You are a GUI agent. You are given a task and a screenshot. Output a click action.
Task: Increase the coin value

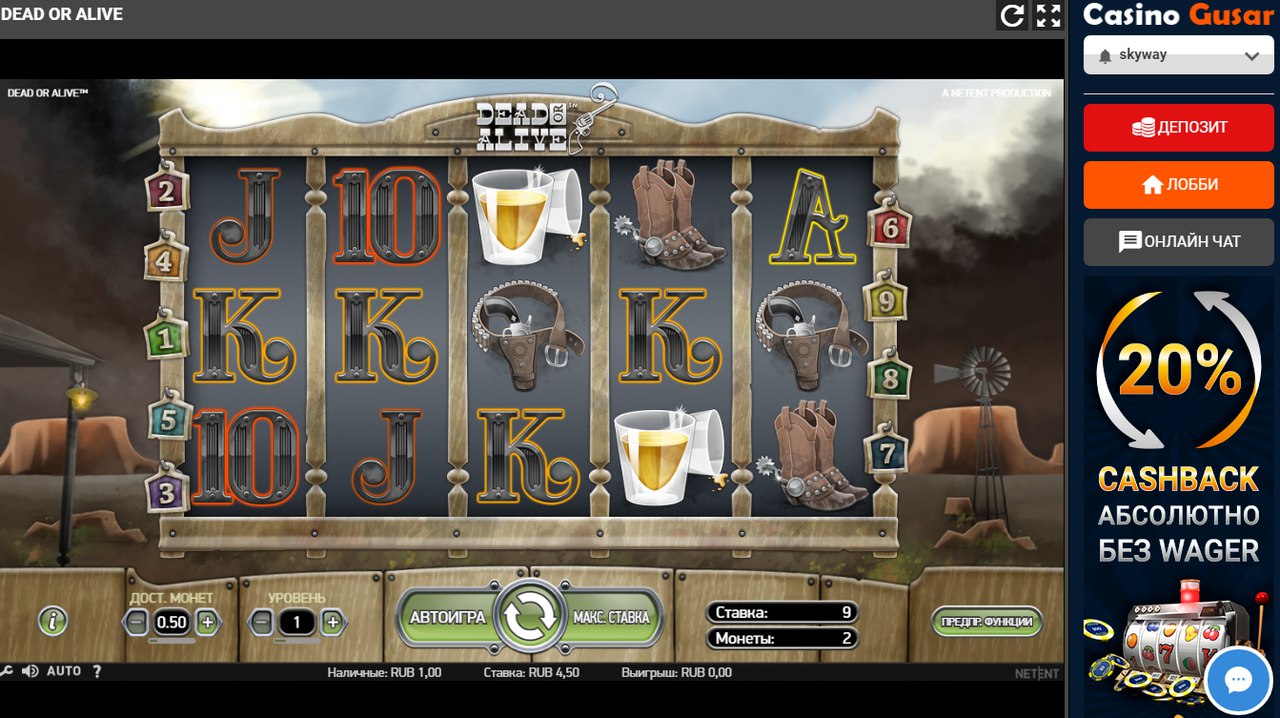point(207,622)
